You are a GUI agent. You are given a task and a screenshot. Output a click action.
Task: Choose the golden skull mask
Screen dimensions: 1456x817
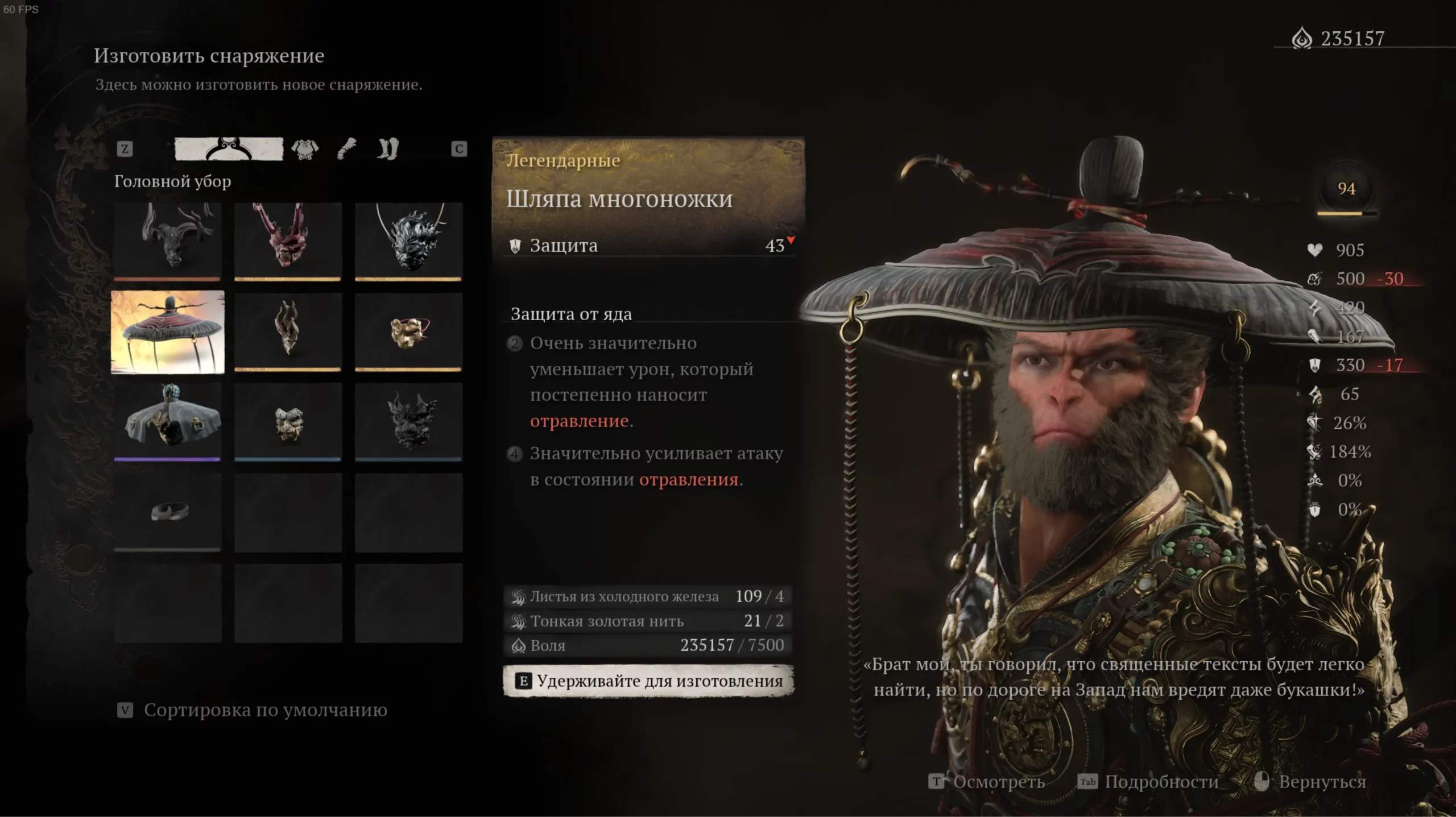408,331
